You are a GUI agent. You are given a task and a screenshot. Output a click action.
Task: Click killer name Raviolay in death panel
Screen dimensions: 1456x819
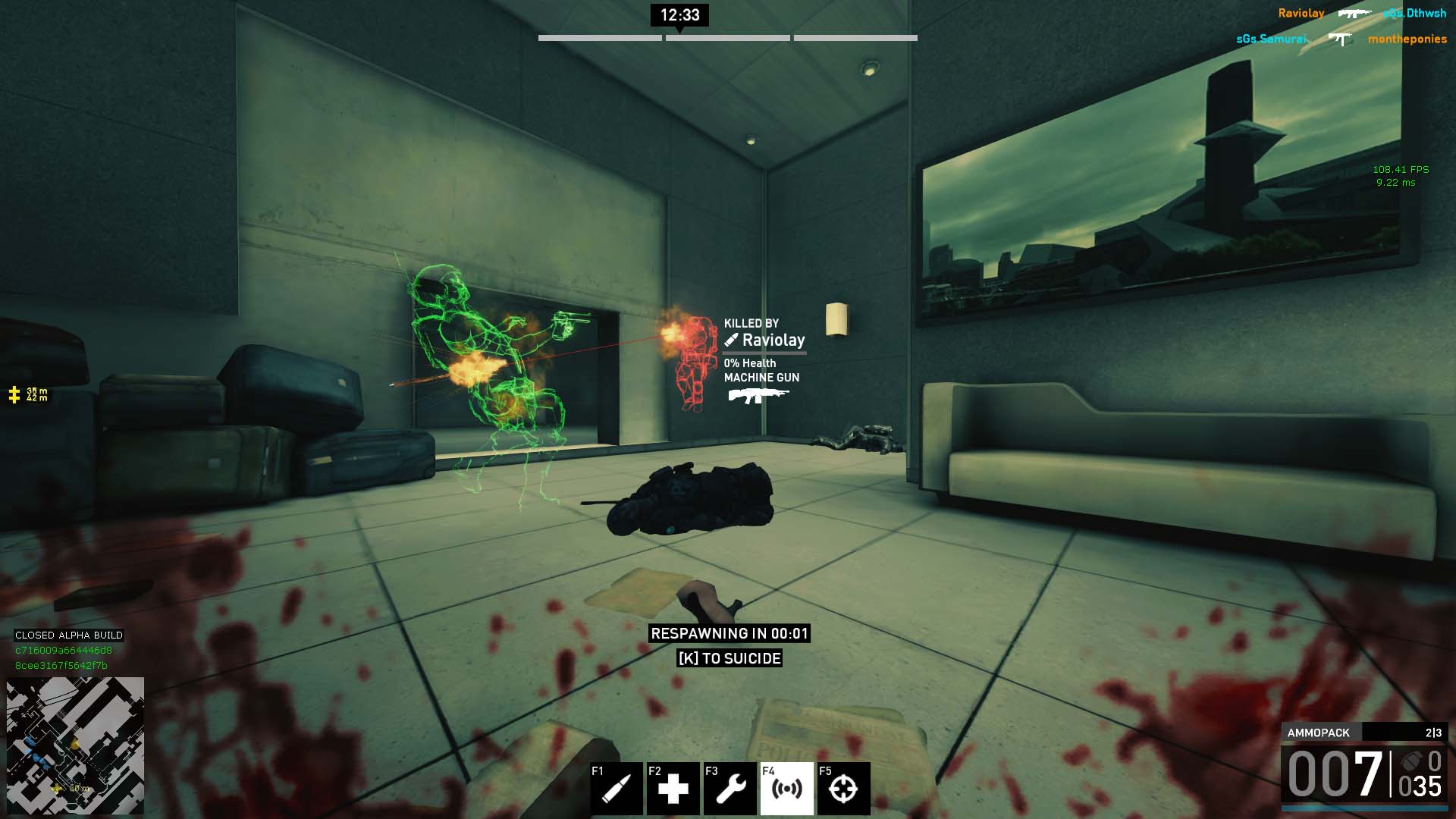tap(773, 340)
